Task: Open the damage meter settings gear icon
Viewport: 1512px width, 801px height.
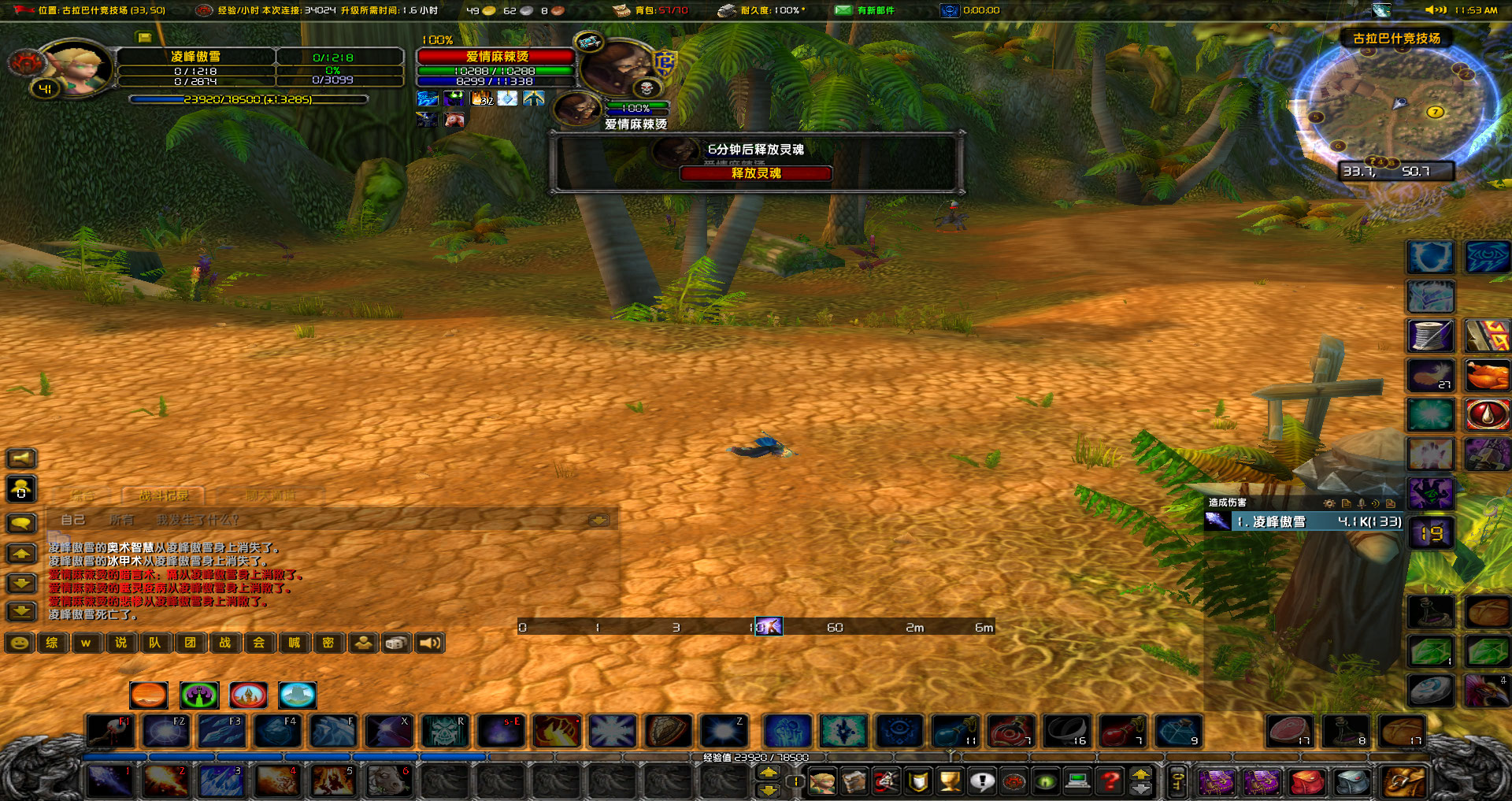Action: click(1329, 504)
